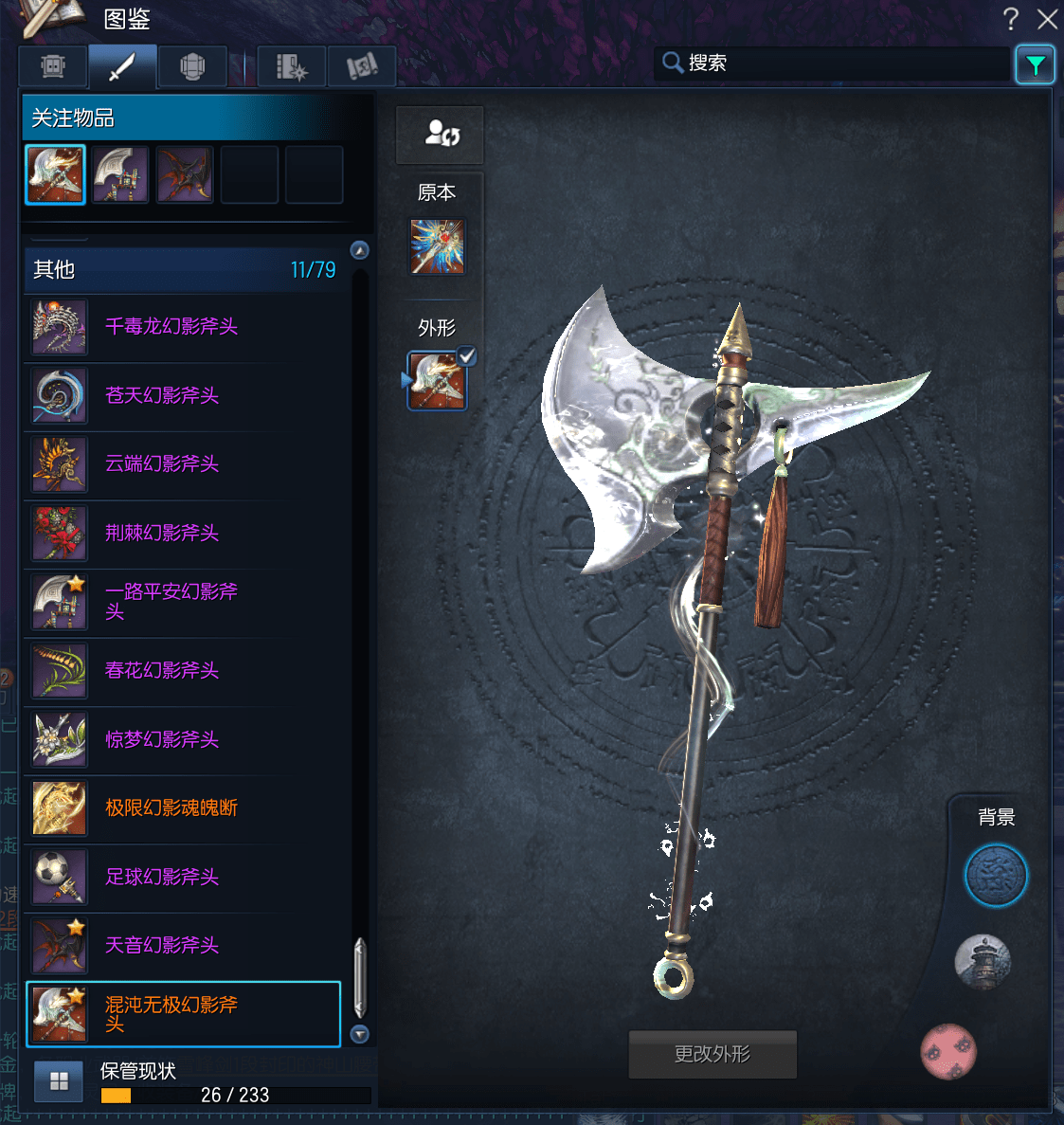Toggle the green filter button
Image resolution: width=1064 pixels, height=1125 pixels.
[x=1035, y=64]
